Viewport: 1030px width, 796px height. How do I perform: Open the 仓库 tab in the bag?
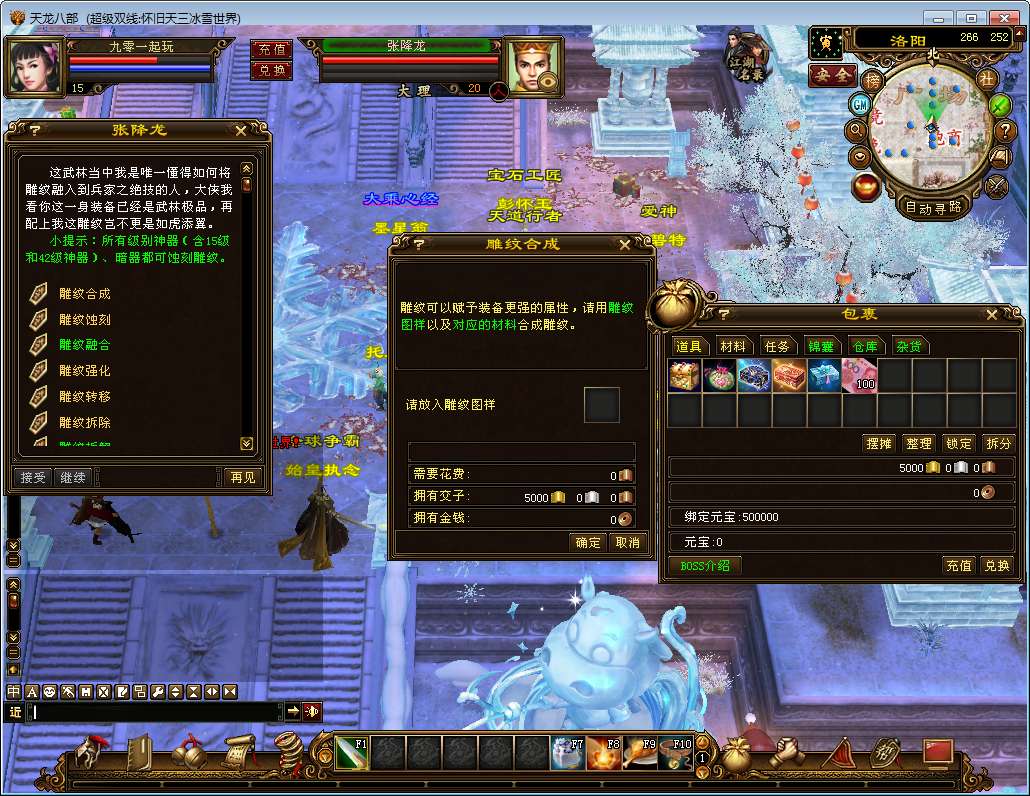pyautogui.click(x=864, y=346)
